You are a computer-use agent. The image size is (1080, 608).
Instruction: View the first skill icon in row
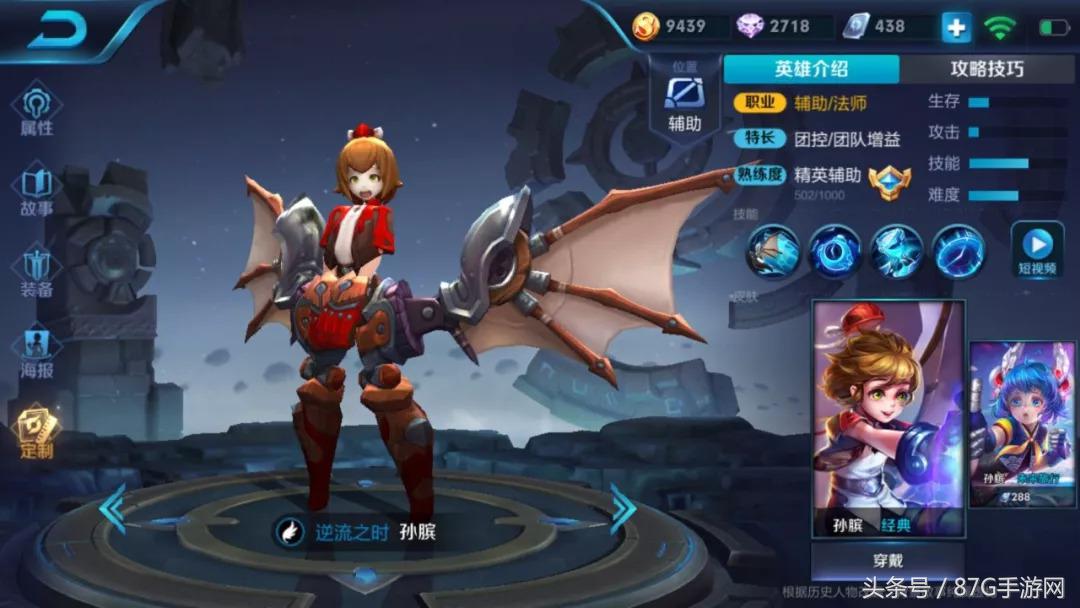pyautogui.click(x=774, y=251)
